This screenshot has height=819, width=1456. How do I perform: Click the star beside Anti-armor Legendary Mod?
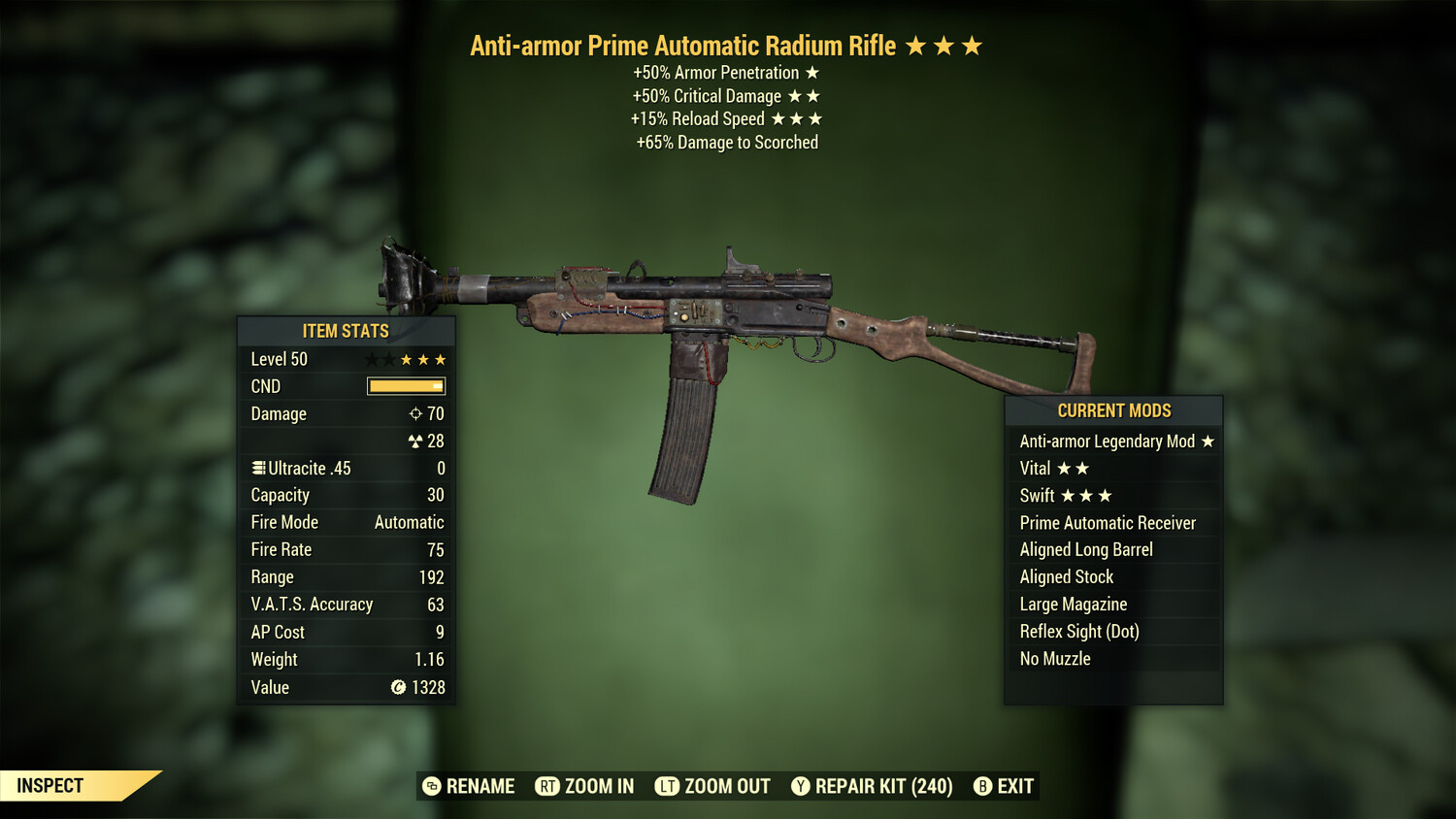pos(1207,441)
